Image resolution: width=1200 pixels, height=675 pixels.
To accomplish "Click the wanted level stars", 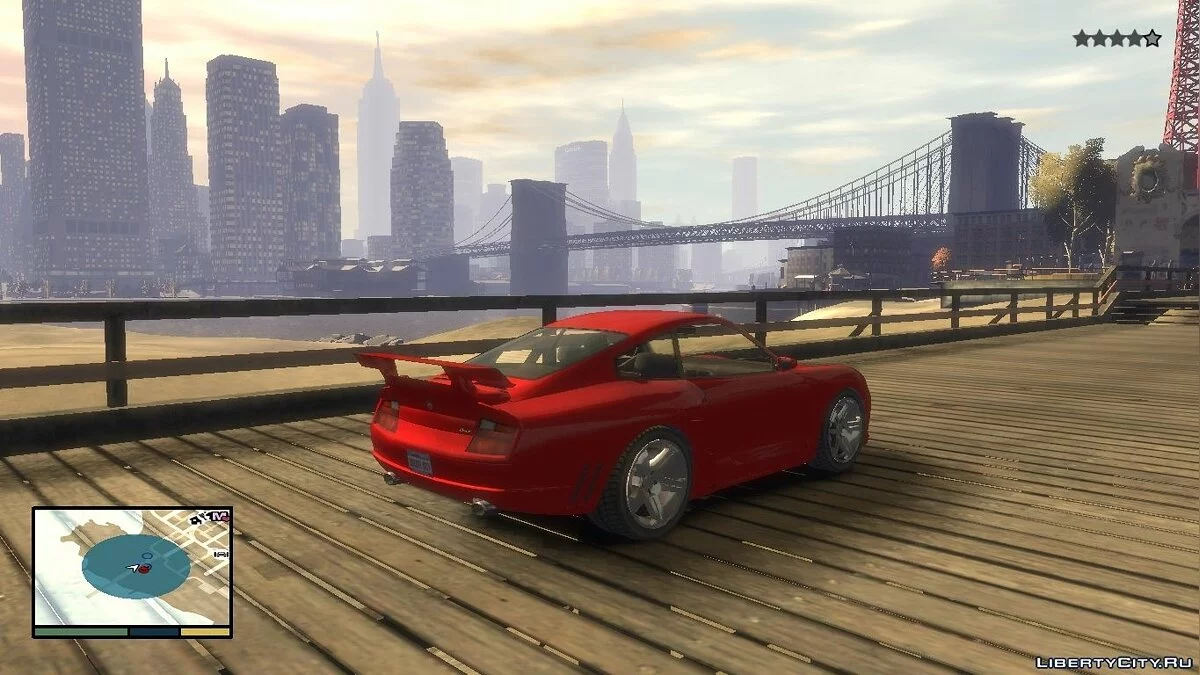I will click(1116, 38).
